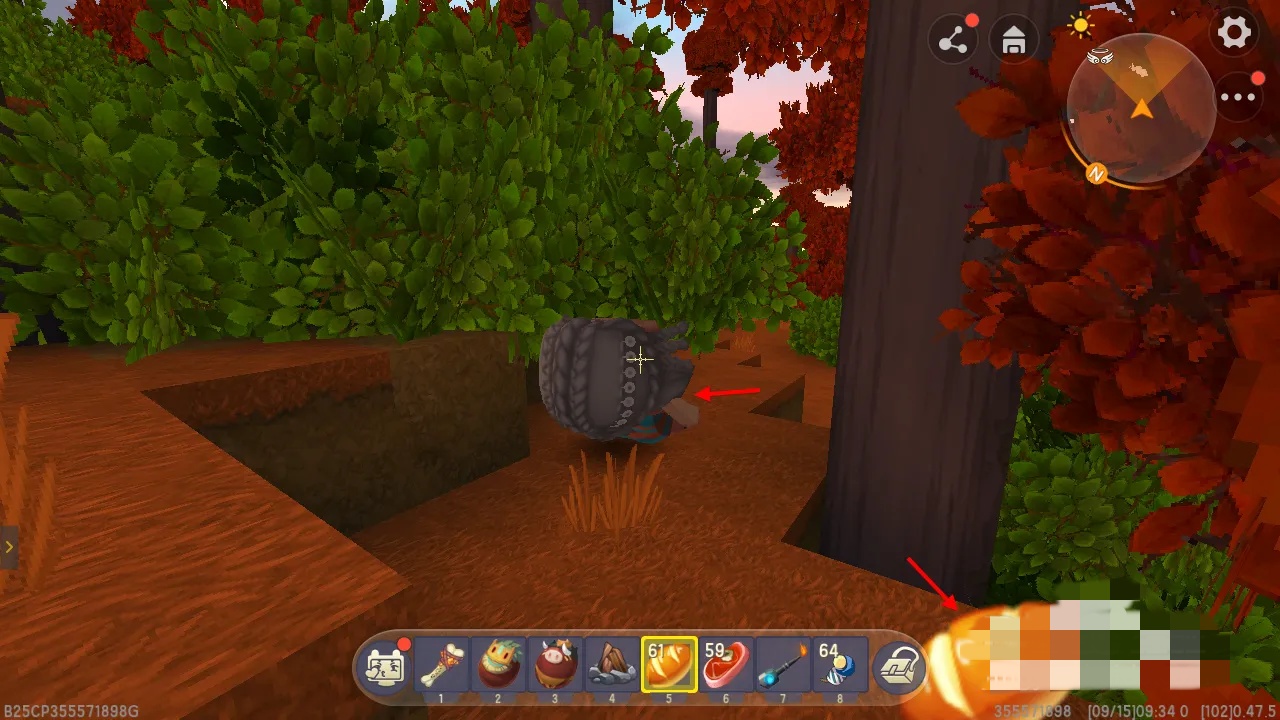
Task: Pick the raw meat stack in slot 6
Action: (726, 664)
